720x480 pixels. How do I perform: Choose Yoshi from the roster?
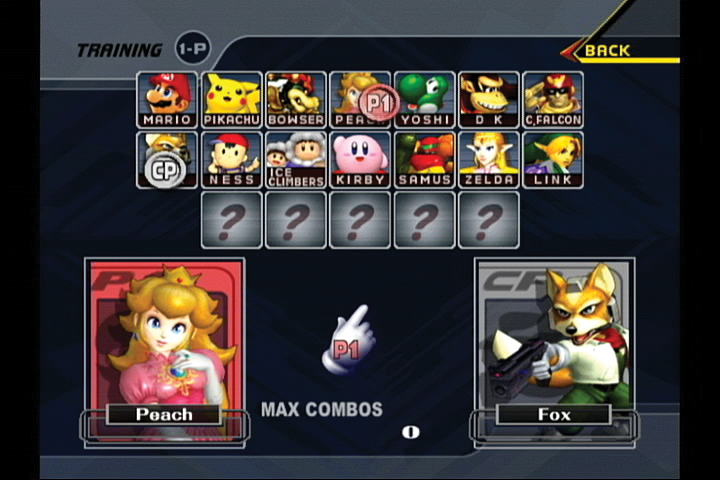click(x=424, y=99)
